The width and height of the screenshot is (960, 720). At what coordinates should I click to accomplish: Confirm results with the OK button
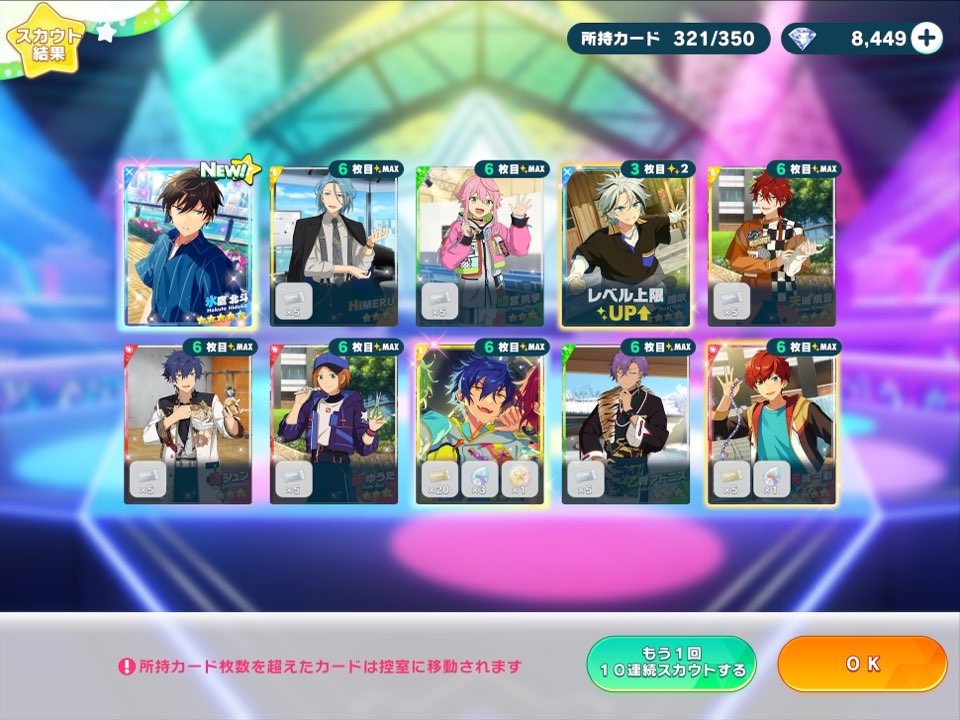point(861,664)
